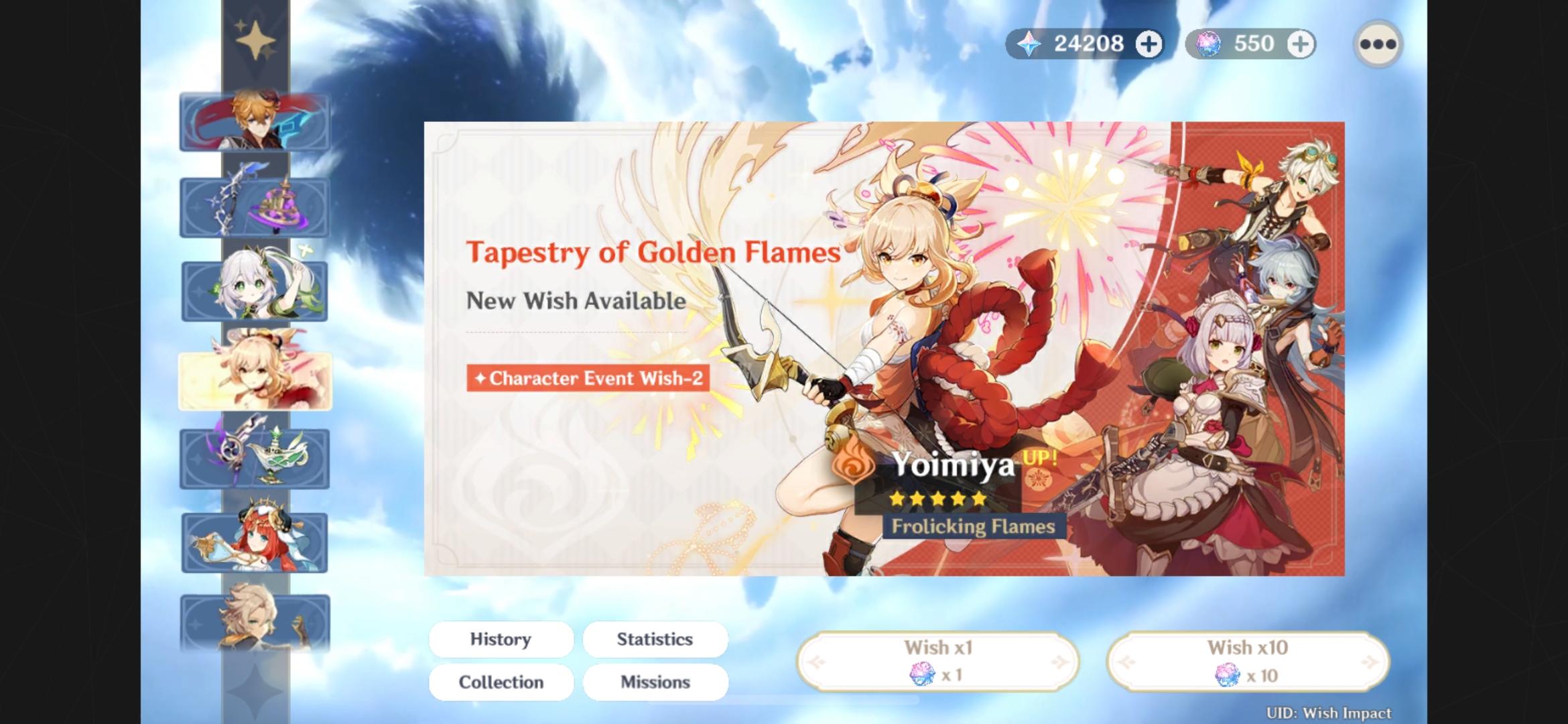The image size is (1568, 724).
Task: View the Collection screen
Action: 500,682
